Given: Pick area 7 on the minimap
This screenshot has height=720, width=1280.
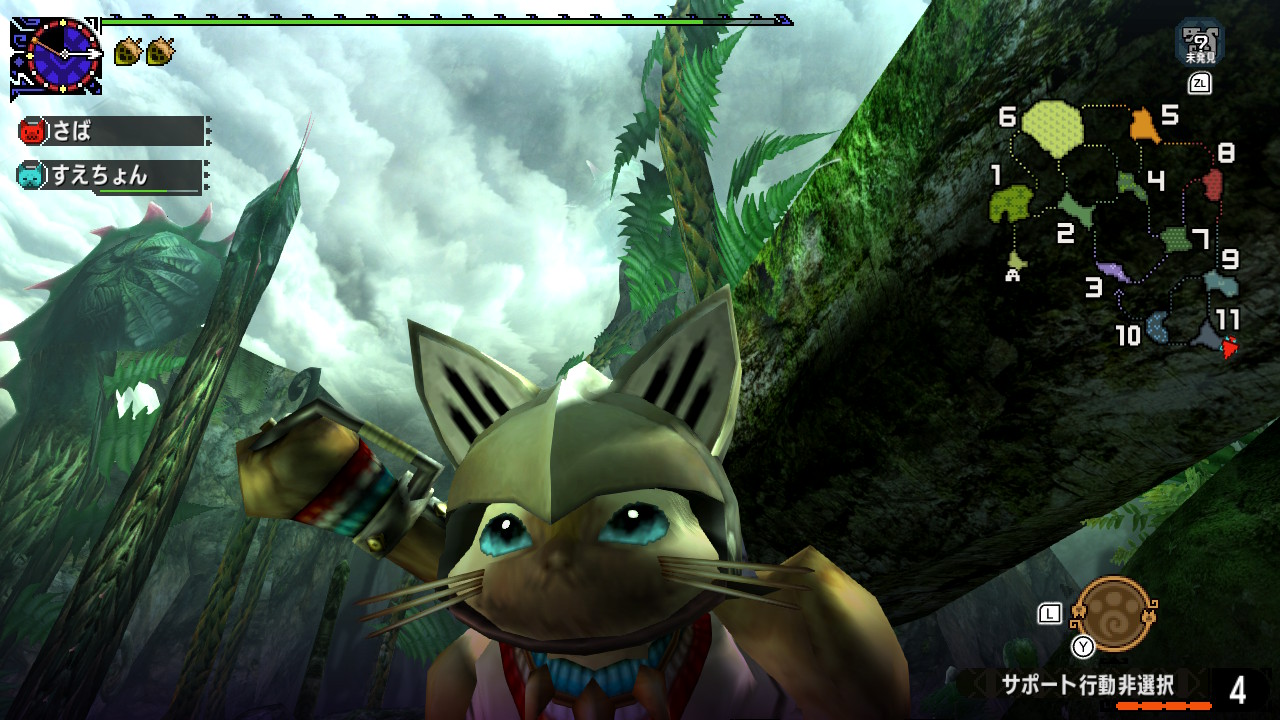Looking at the screenshot, I should point(1175,239).
